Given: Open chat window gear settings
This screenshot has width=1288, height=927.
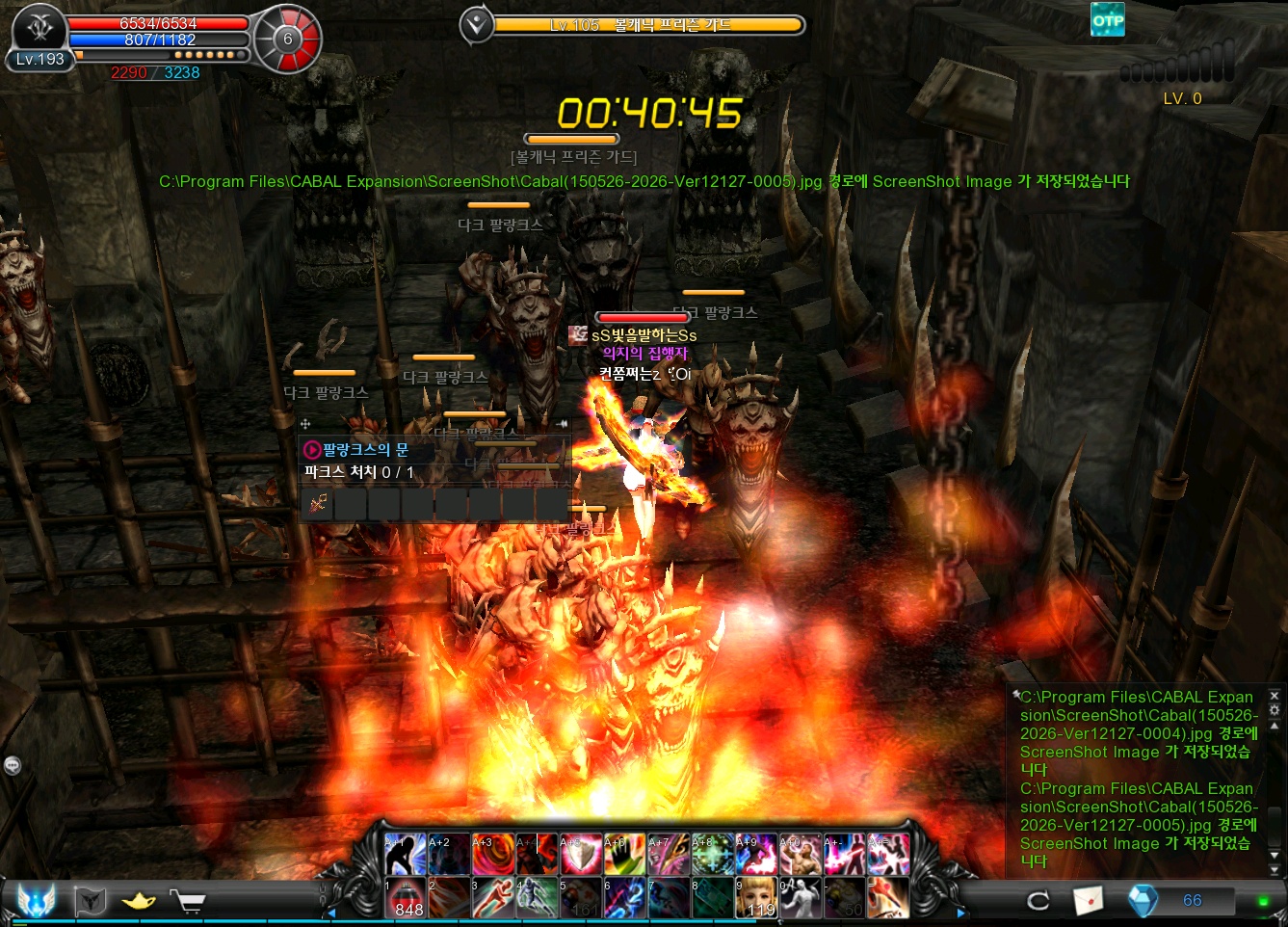Looking at the screenshot, I should click(x=1275, y=710).
